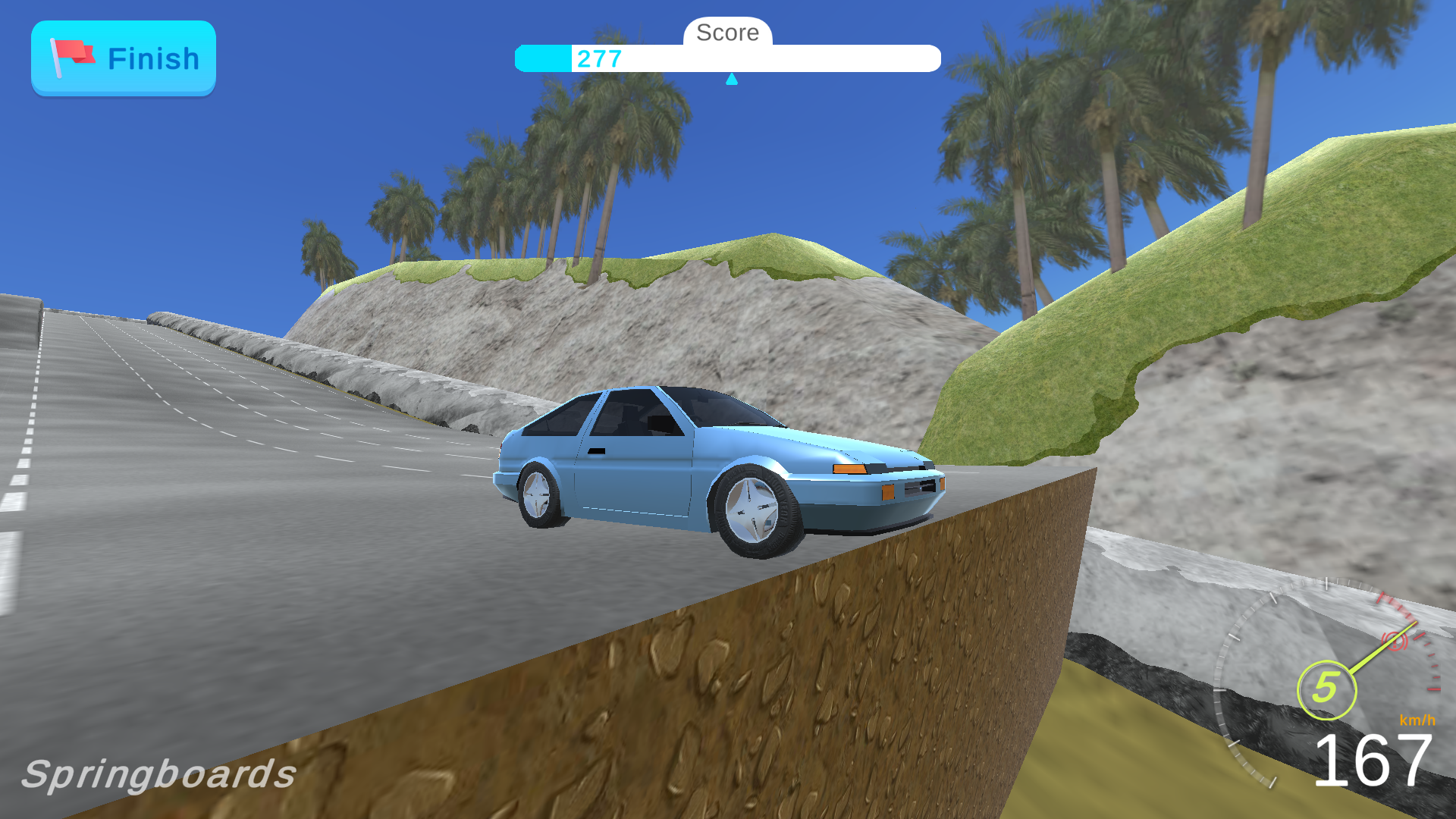
Task: Click the 277 score value
Action: pos(598,59)
